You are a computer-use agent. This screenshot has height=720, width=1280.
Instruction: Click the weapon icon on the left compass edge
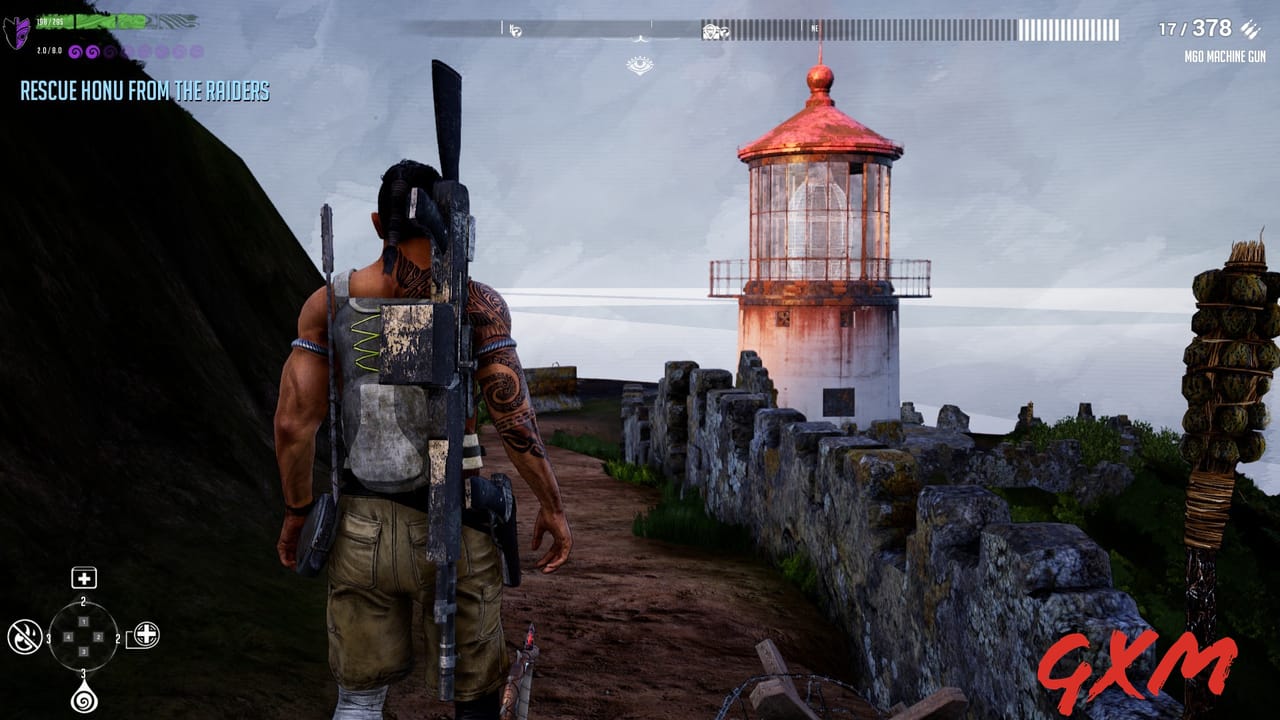[515, 30]
